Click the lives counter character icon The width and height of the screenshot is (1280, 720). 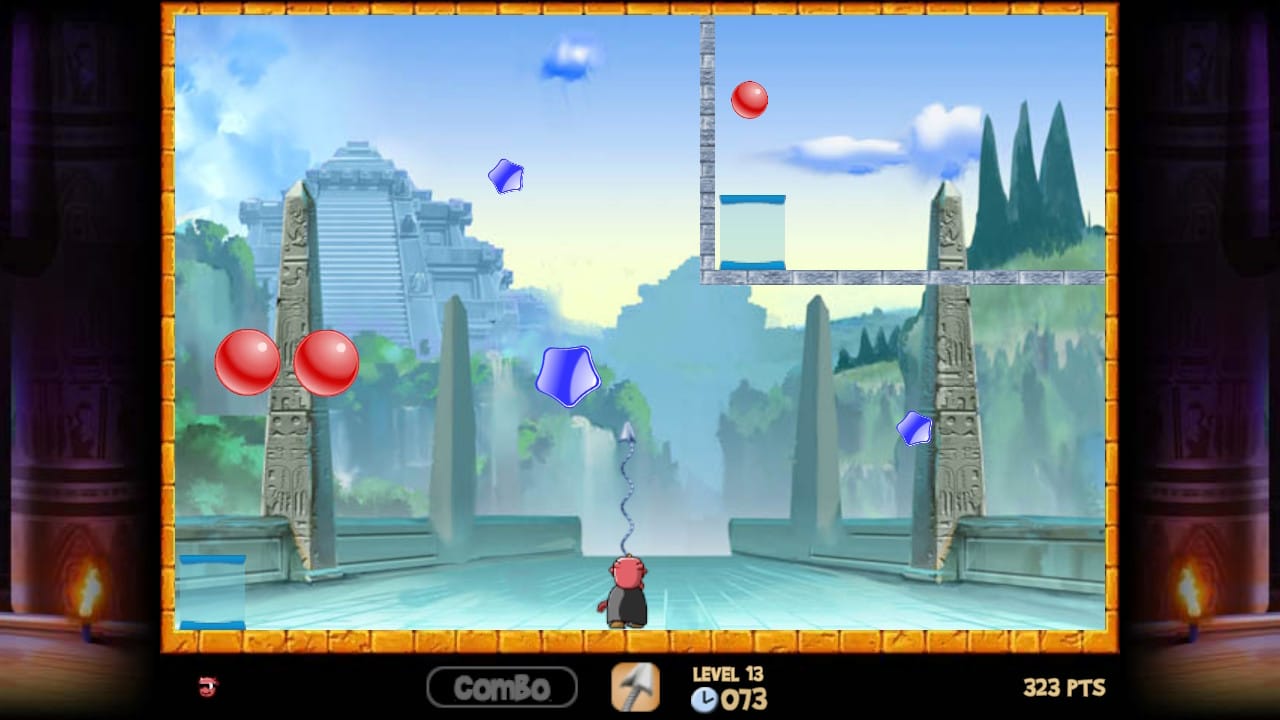[x=205, y=688]
